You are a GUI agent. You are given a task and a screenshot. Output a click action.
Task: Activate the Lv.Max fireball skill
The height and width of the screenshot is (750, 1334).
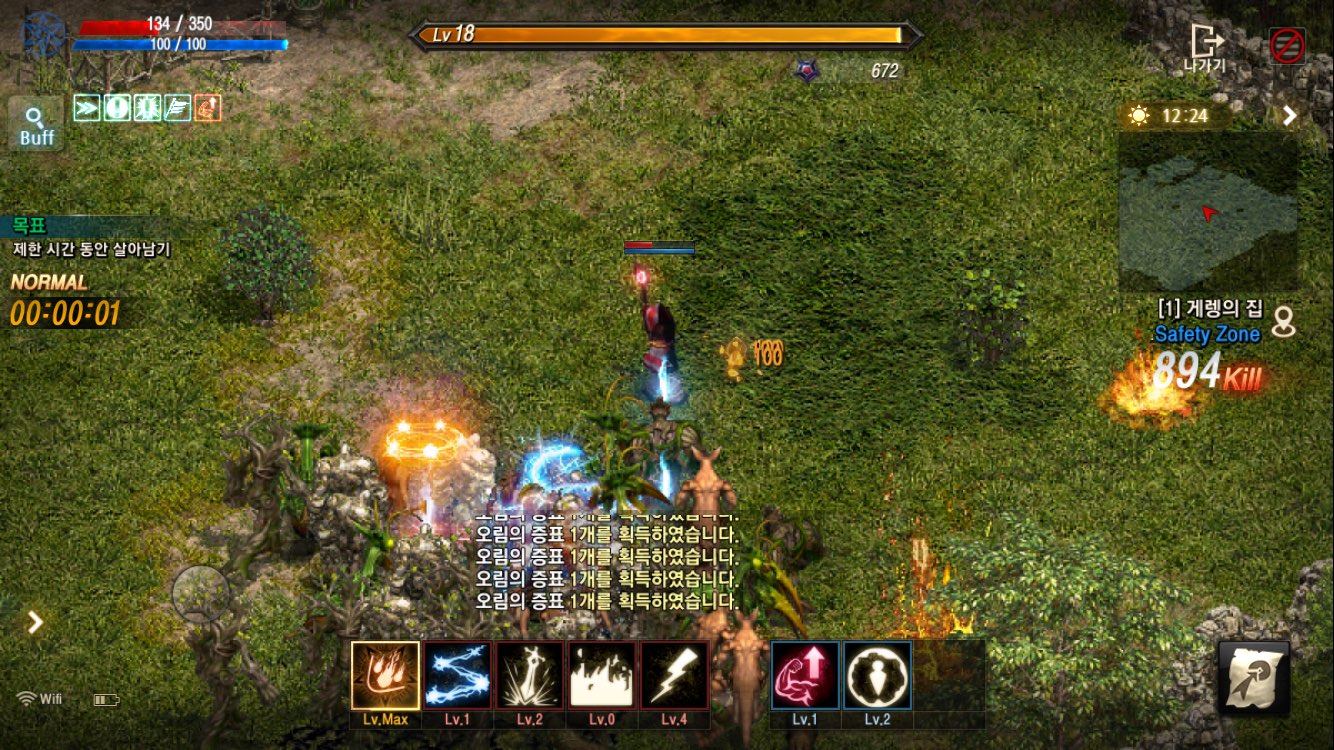385,675
